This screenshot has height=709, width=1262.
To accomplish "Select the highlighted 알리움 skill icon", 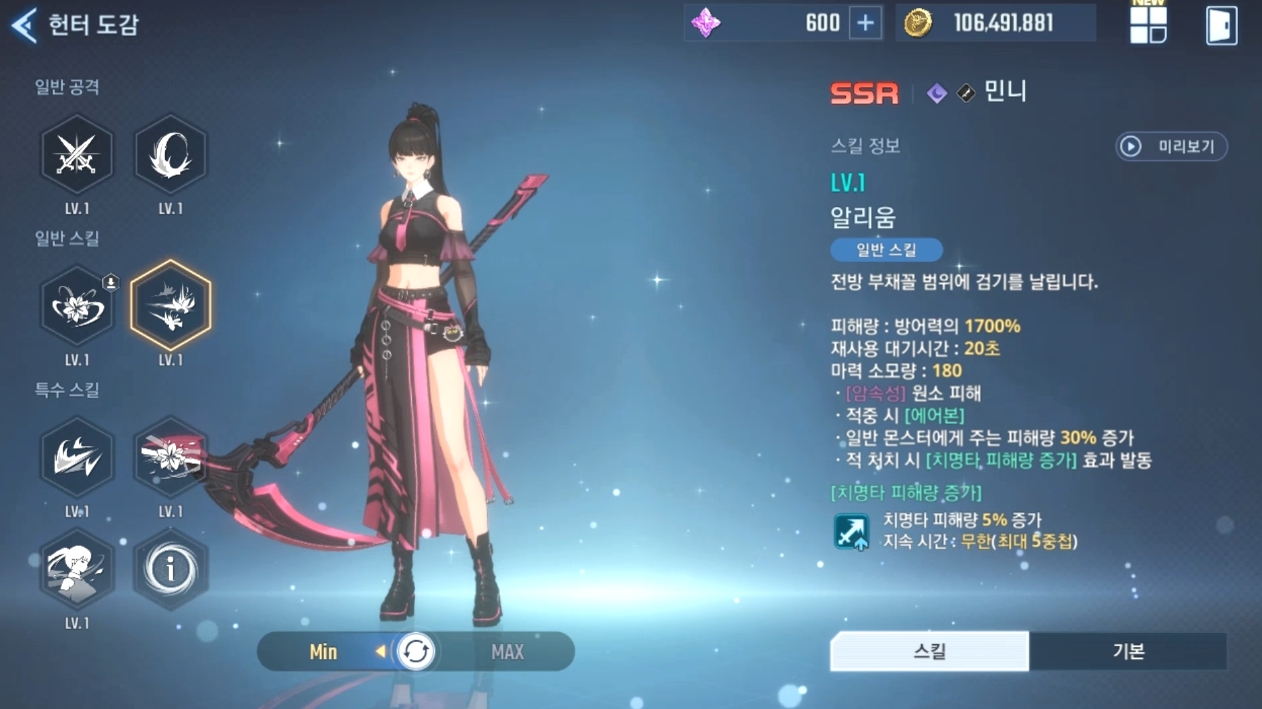I will click(170, 306).
